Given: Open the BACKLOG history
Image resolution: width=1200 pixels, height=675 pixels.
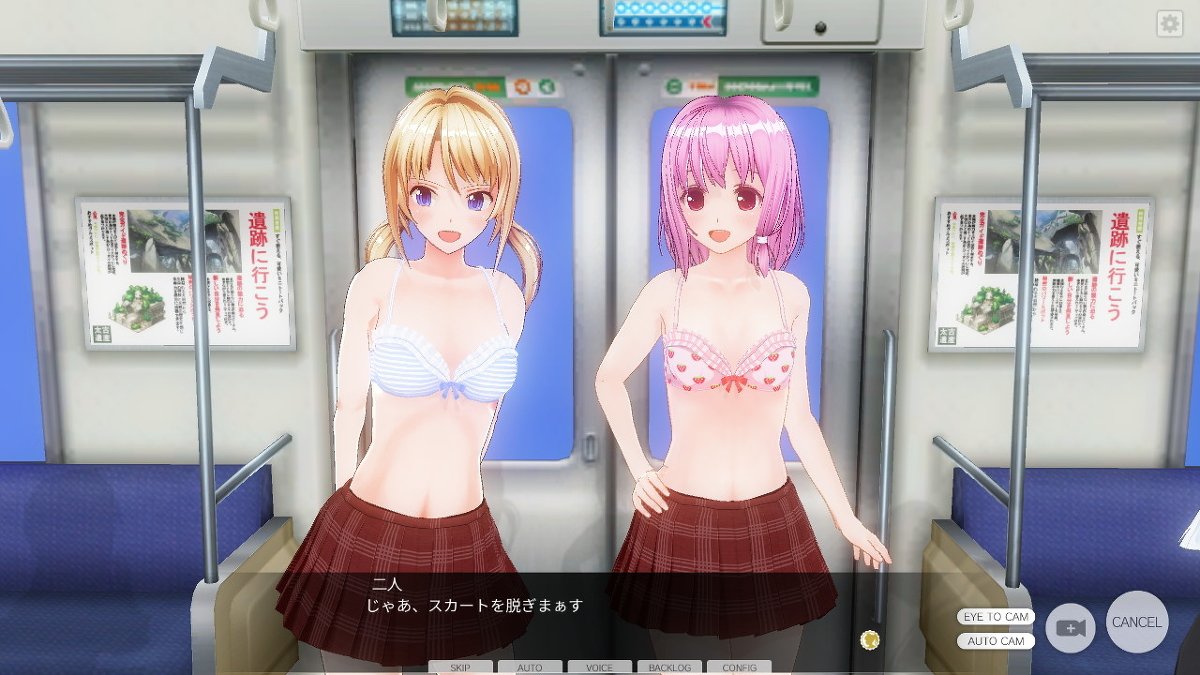Looking at the screenshot, I should [x=669, y=667].
